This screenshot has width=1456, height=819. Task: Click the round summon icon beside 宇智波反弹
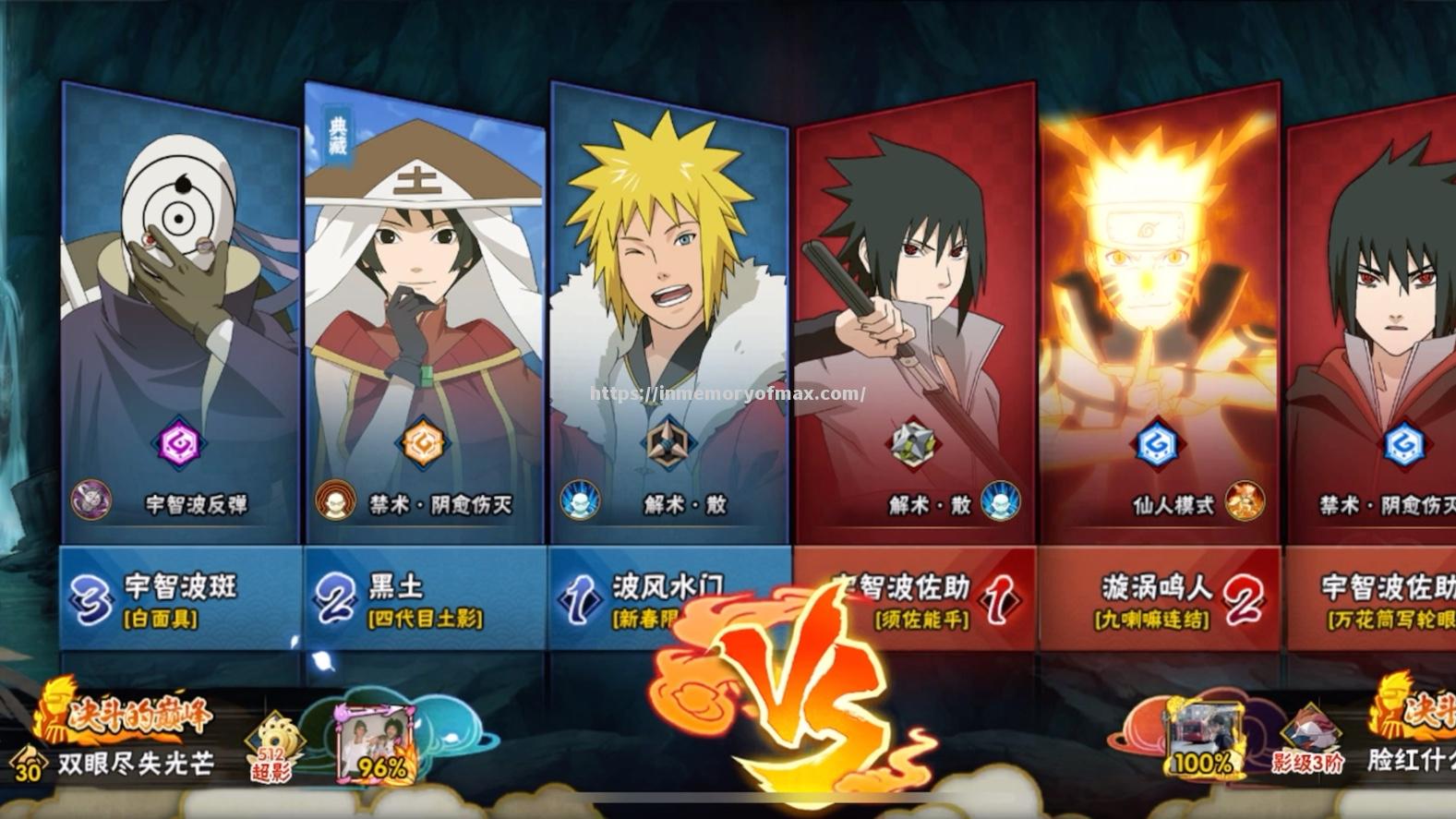[x=91, y=501]
